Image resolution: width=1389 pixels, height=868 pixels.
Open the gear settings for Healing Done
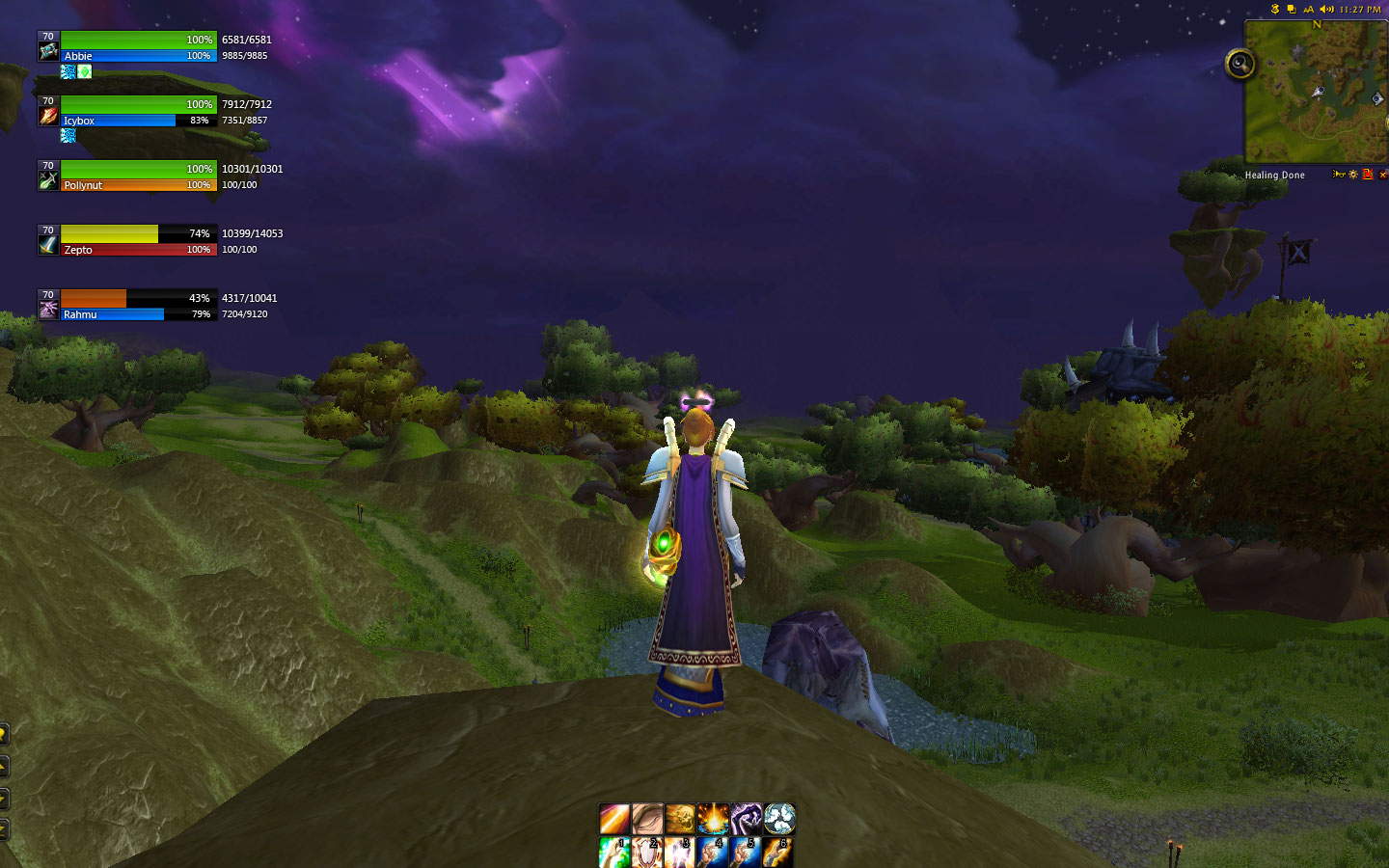[1353, 175]
